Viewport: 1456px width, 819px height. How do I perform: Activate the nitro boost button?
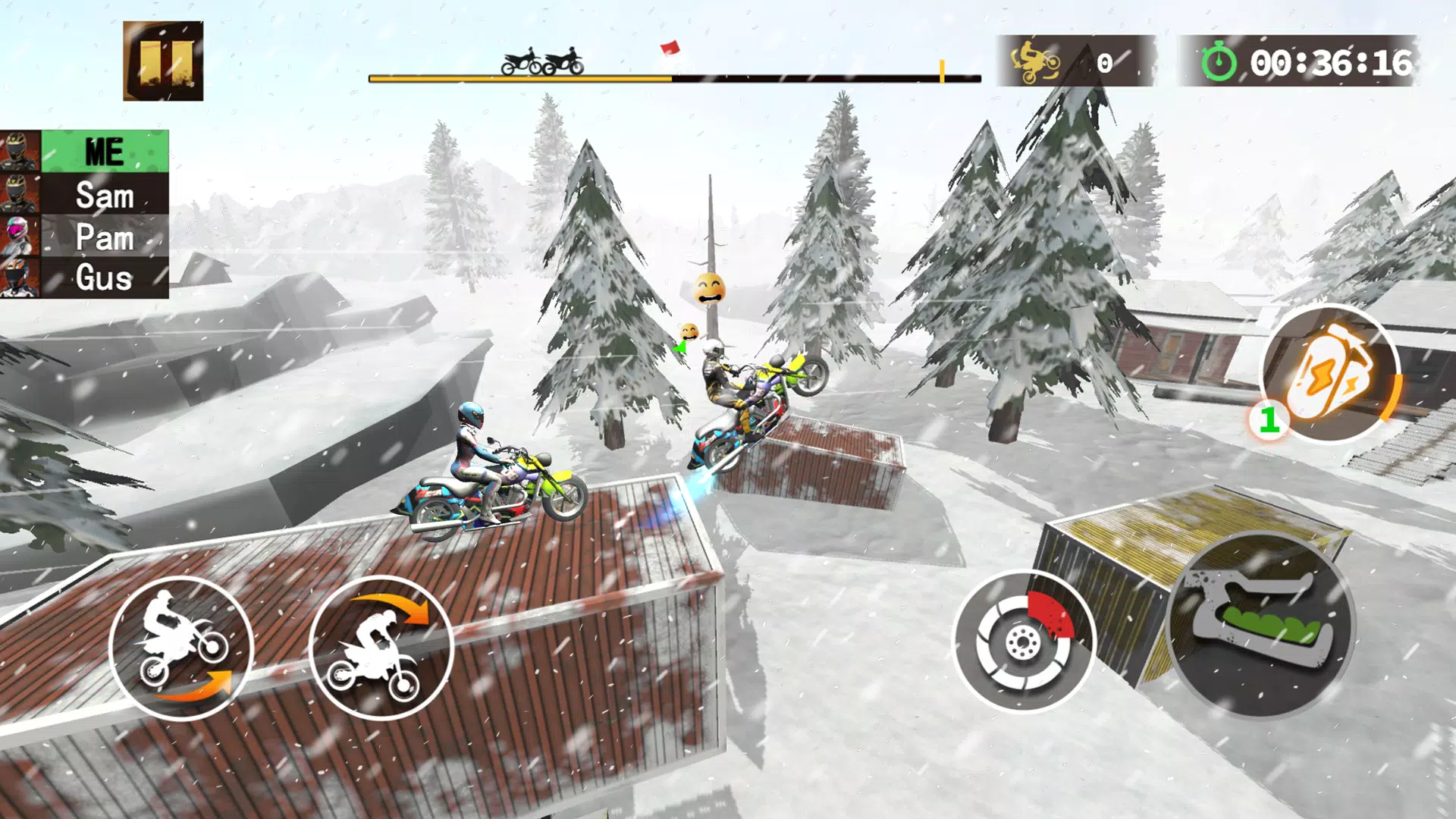1330,374
